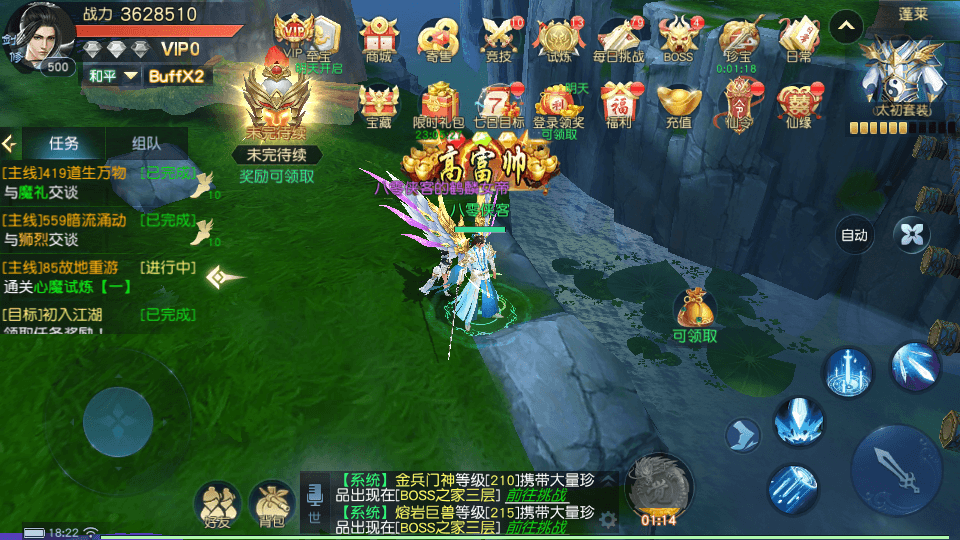Open the 限时礼包 limited gift pack
960x540 pixels.
click(x=439, y=105)
